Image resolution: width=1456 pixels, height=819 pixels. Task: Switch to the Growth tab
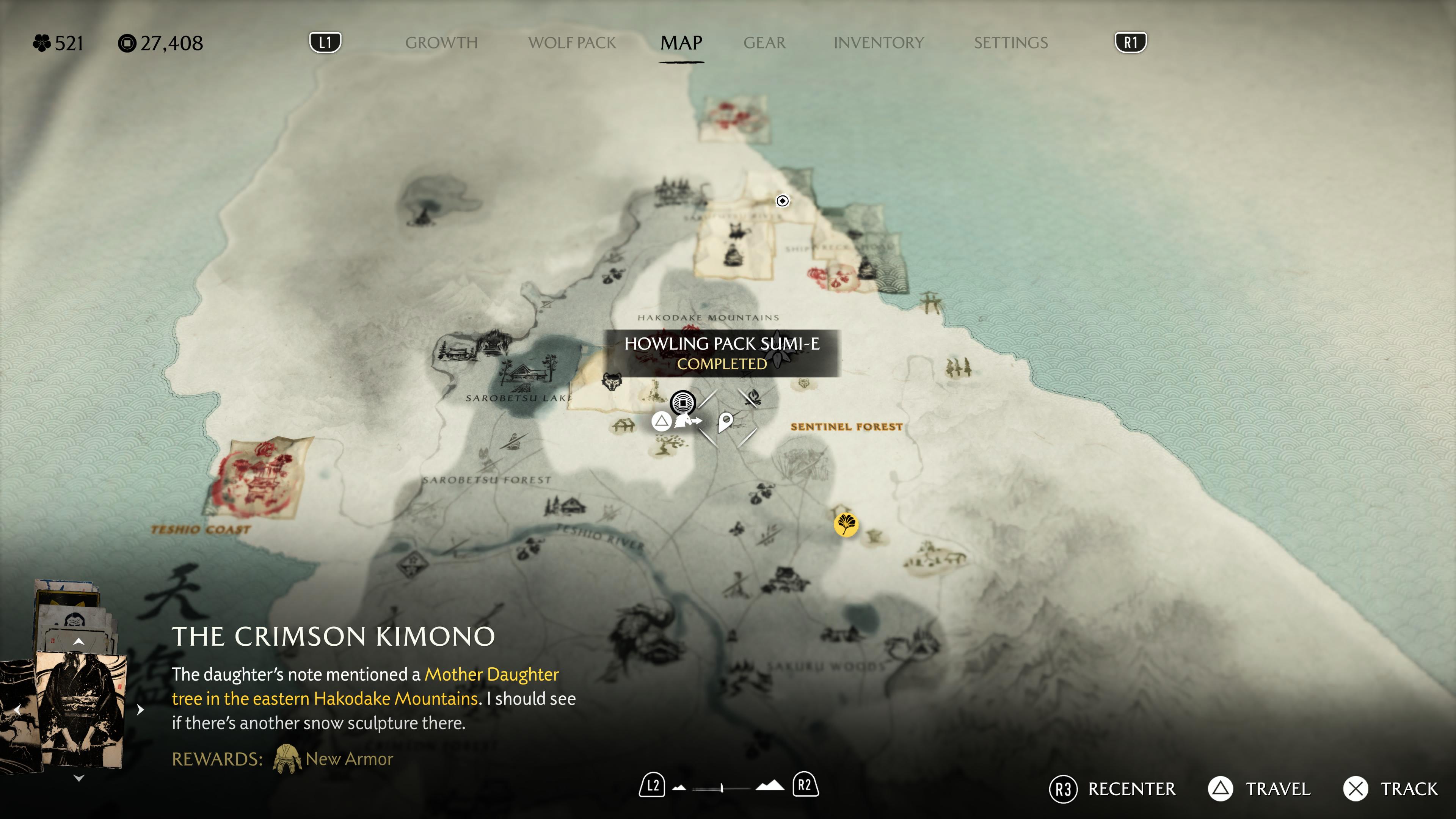(x=441, y=43)
